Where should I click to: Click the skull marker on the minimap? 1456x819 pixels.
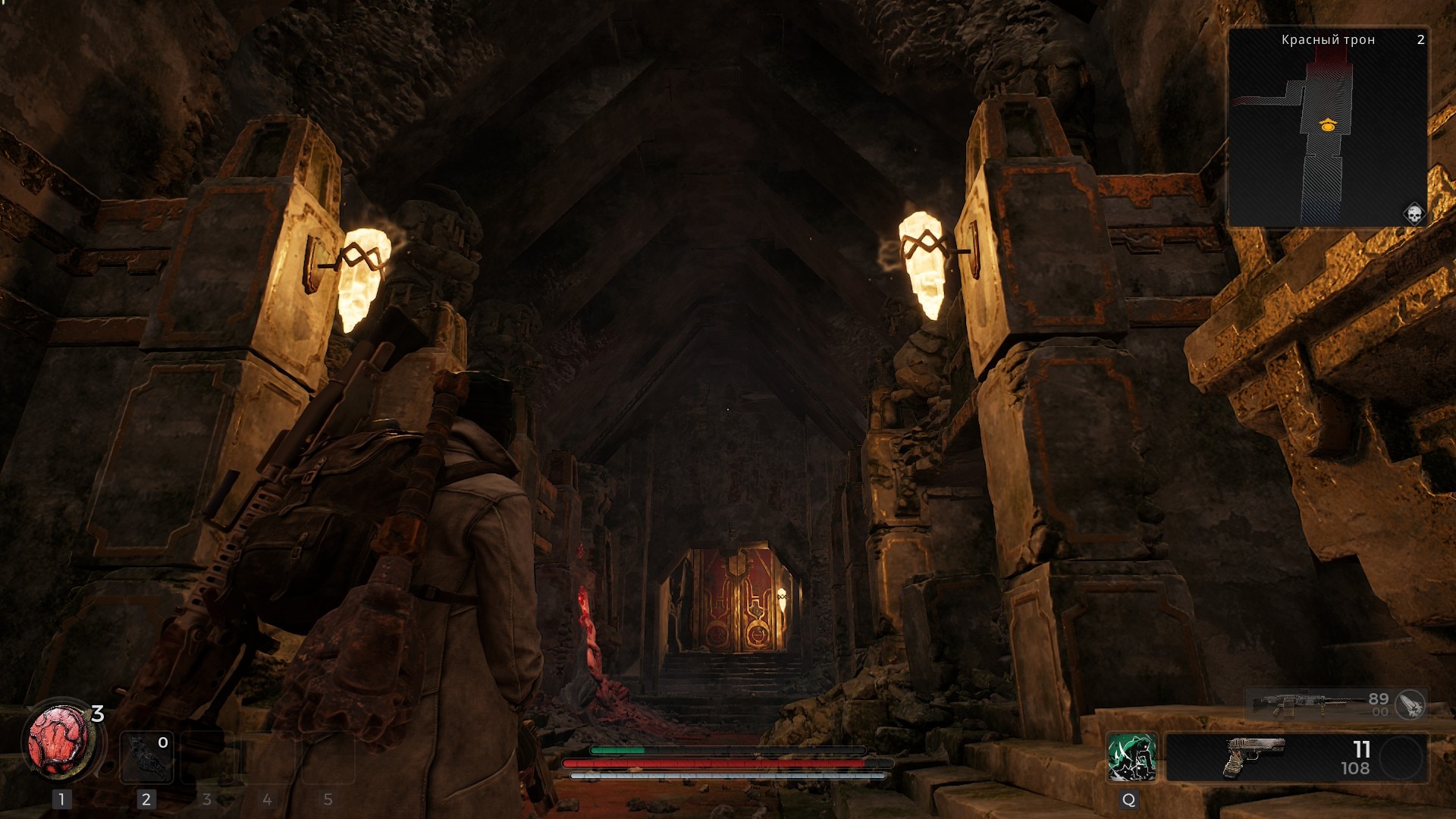[1414, 214]
